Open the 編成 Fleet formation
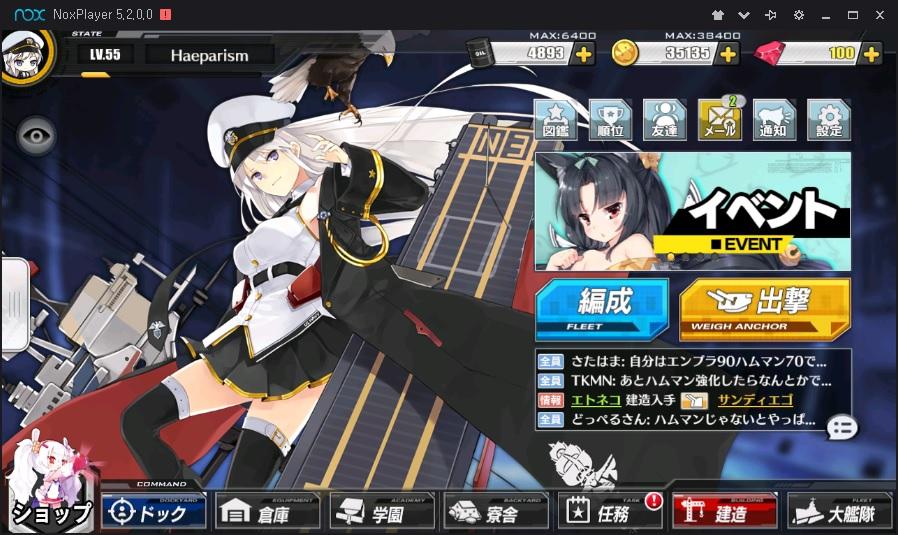The image size is (898, 535). click(601, 309)
